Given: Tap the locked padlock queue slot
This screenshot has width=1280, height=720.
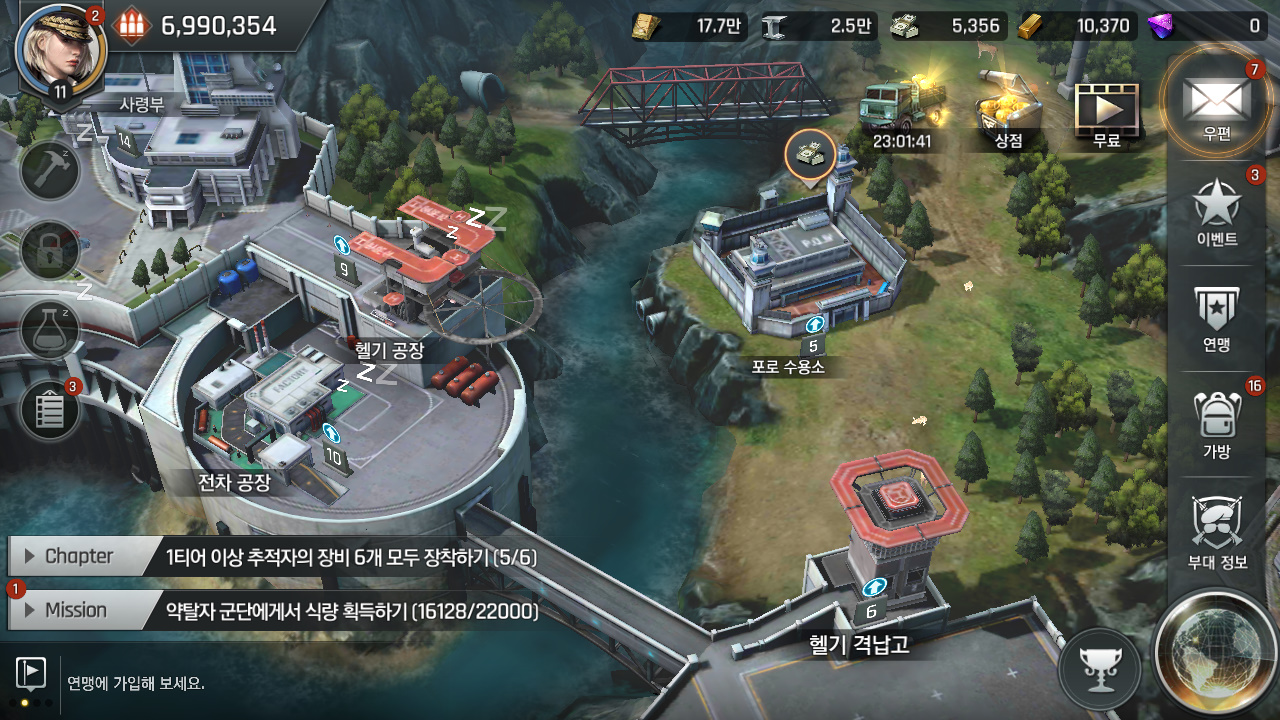Looking at the screenshot, I should coord(50,250).
